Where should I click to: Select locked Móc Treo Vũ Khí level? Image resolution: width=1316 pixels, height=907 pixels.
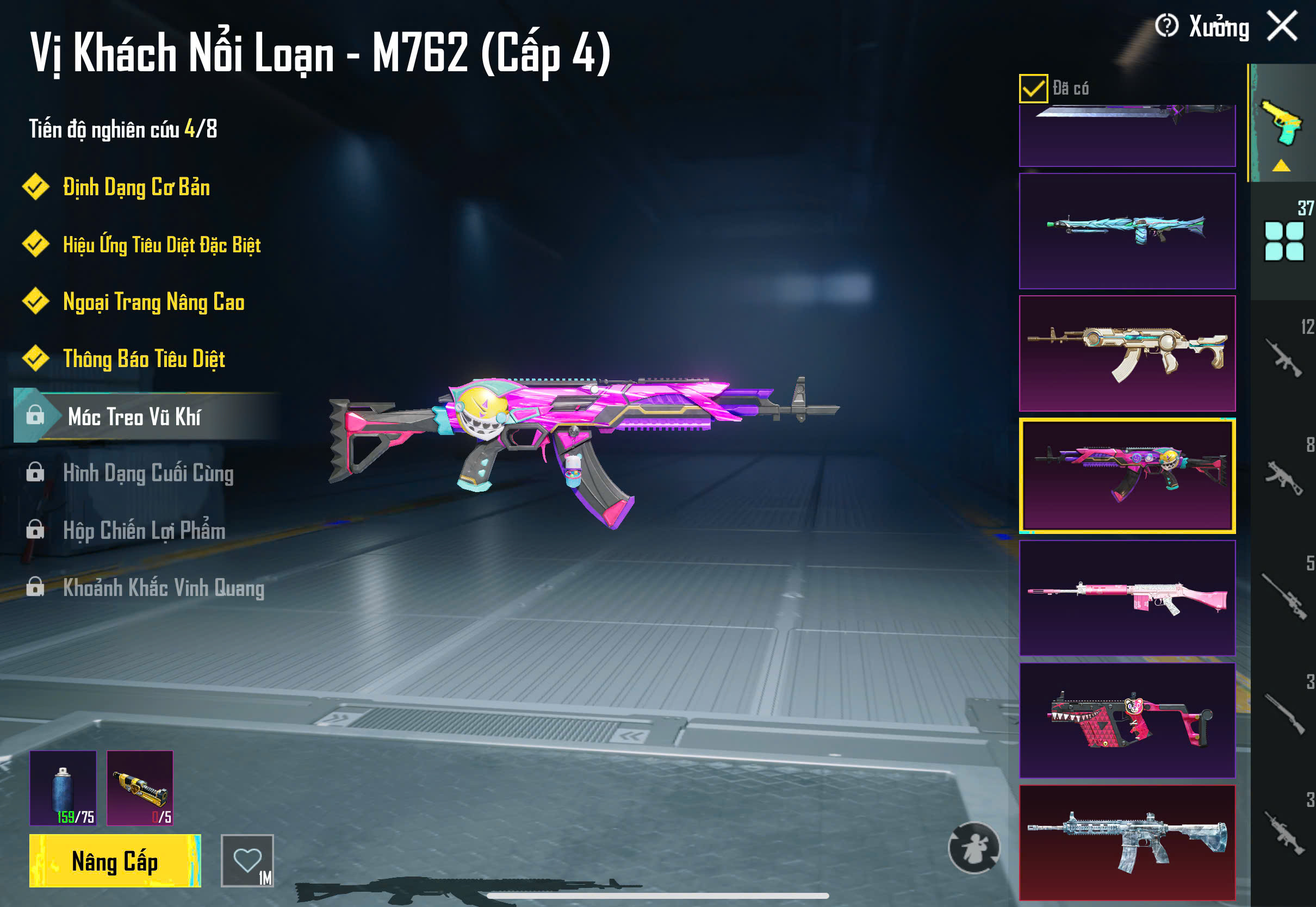(134, 417)
